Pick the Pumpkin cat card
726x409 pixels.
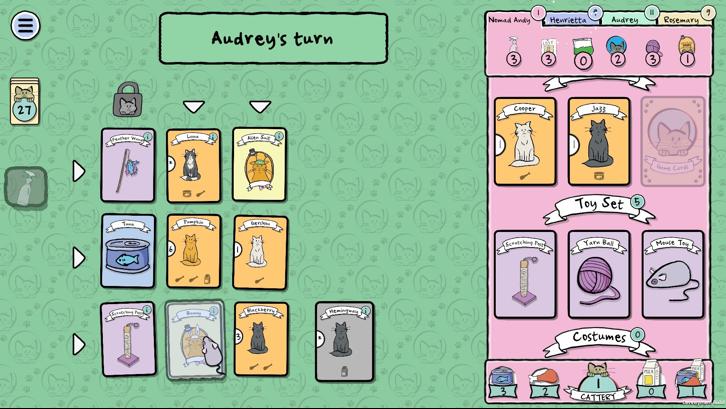point(193,251)
